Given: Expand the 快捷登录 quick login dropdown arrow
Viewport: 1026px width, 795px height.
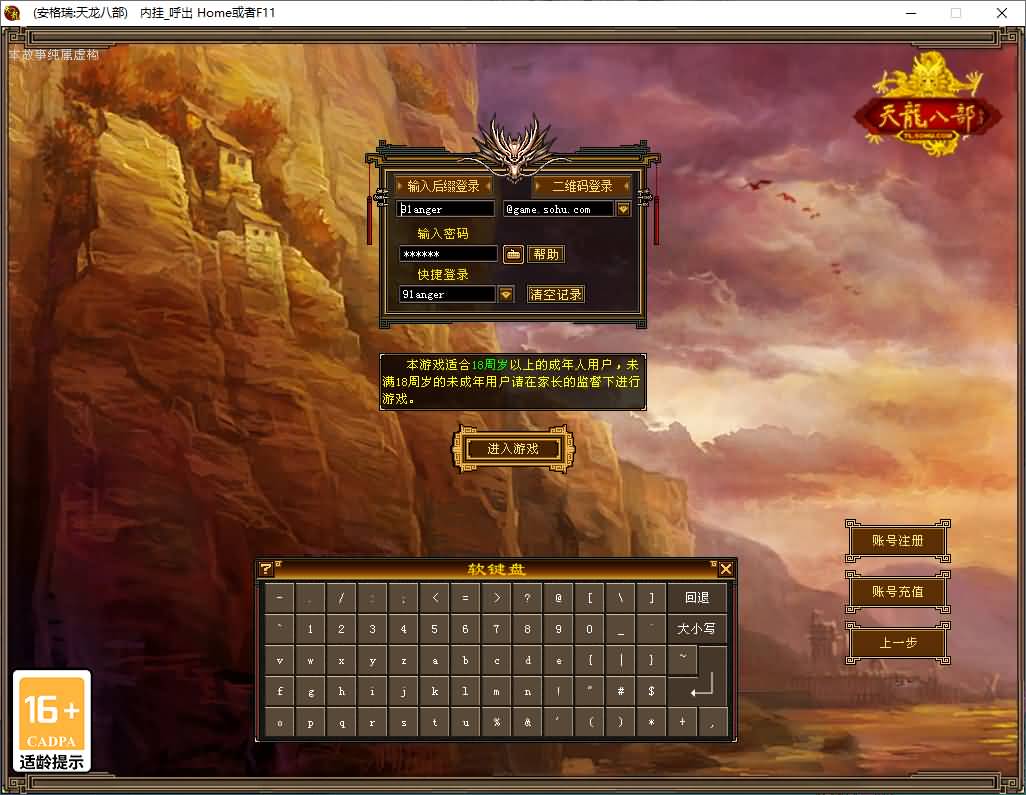Looking at the screenshot, I should 506,294.
